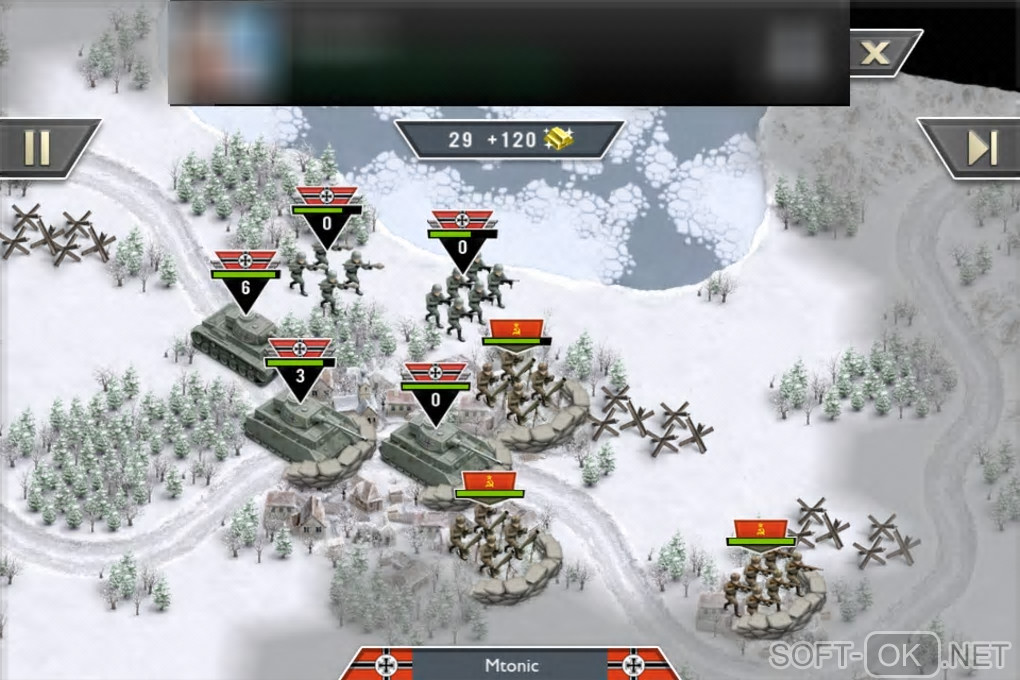Tap the Mtonic player banner
This screenshot has width=1020, height=680.
point(510,664)
